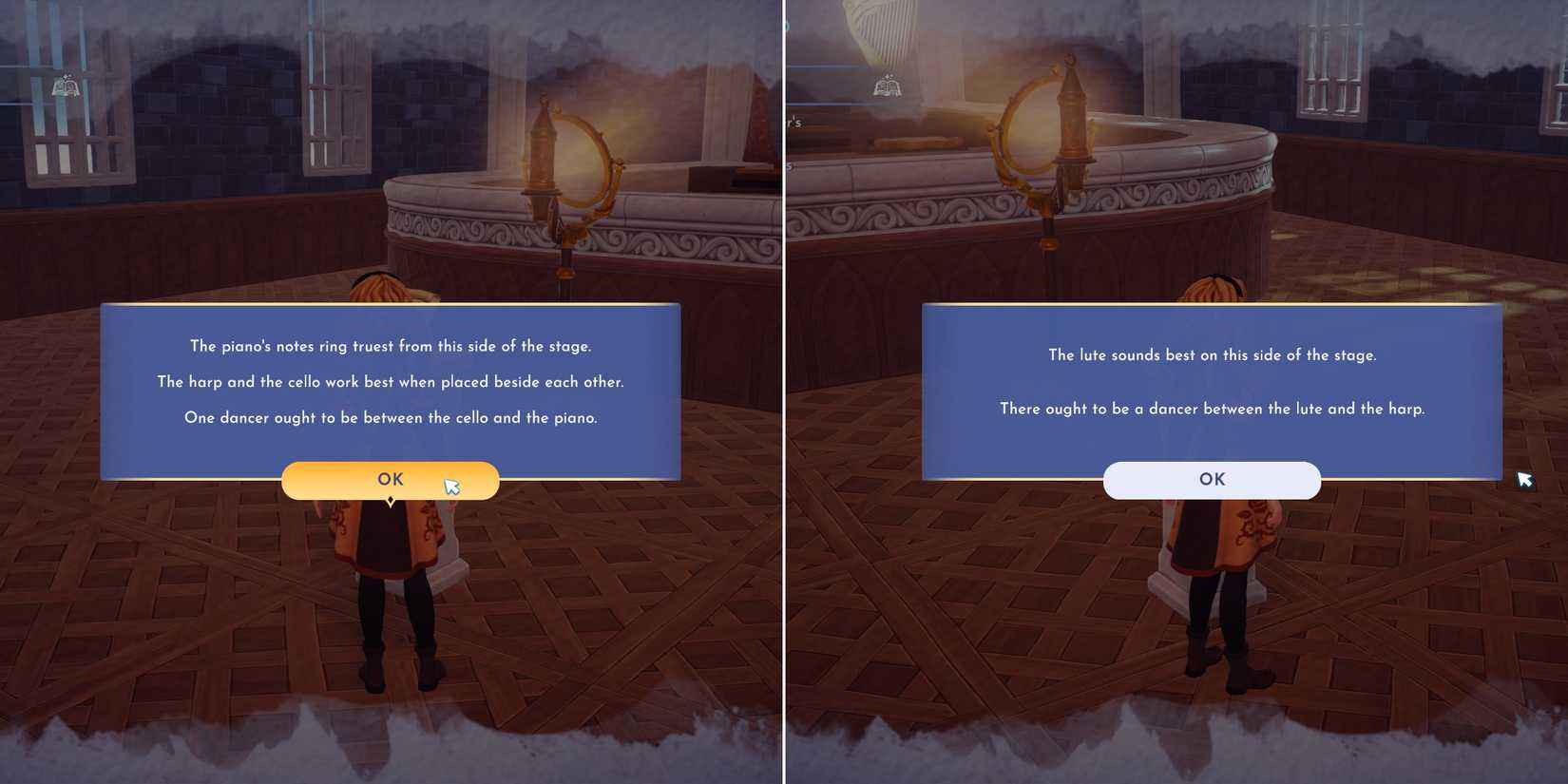
Task: Click the hint about the dancer between lute and harp
Action: [1213, 409]
